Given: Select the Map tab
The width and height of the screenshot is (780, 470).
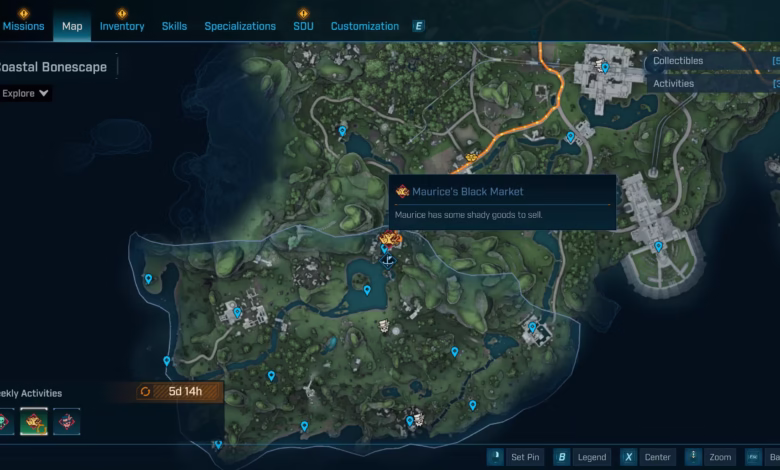Looking at the screenshot, I should pos(72,26).
